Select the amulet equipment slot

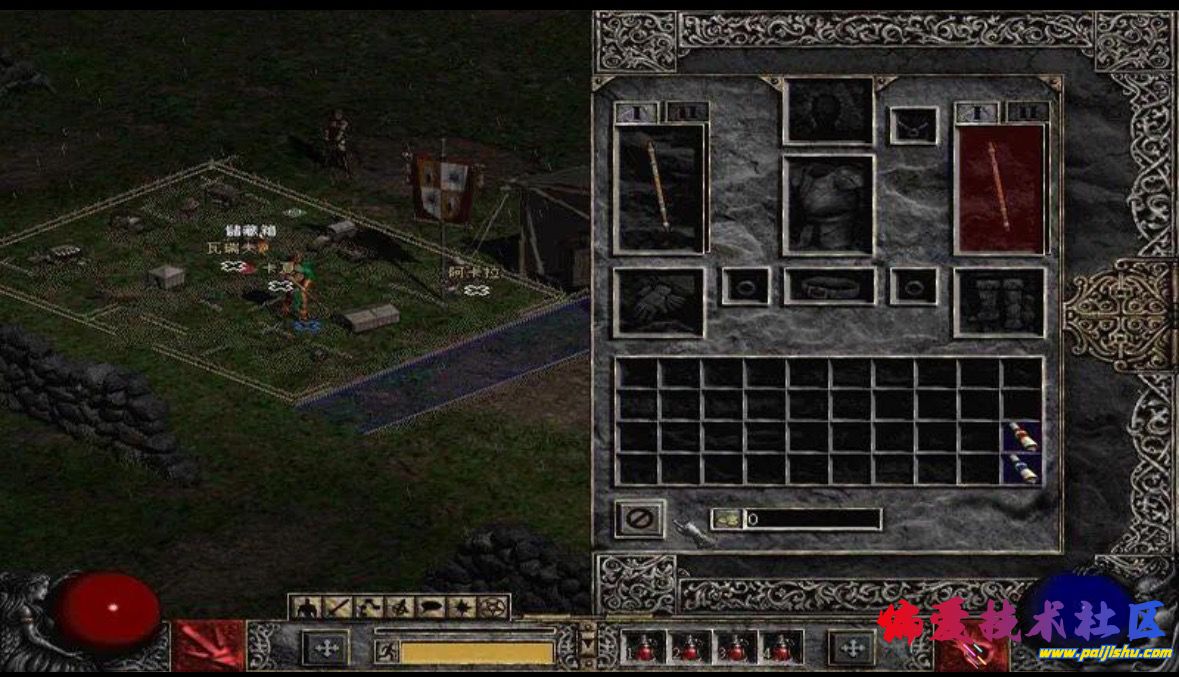tap(914, 125)
